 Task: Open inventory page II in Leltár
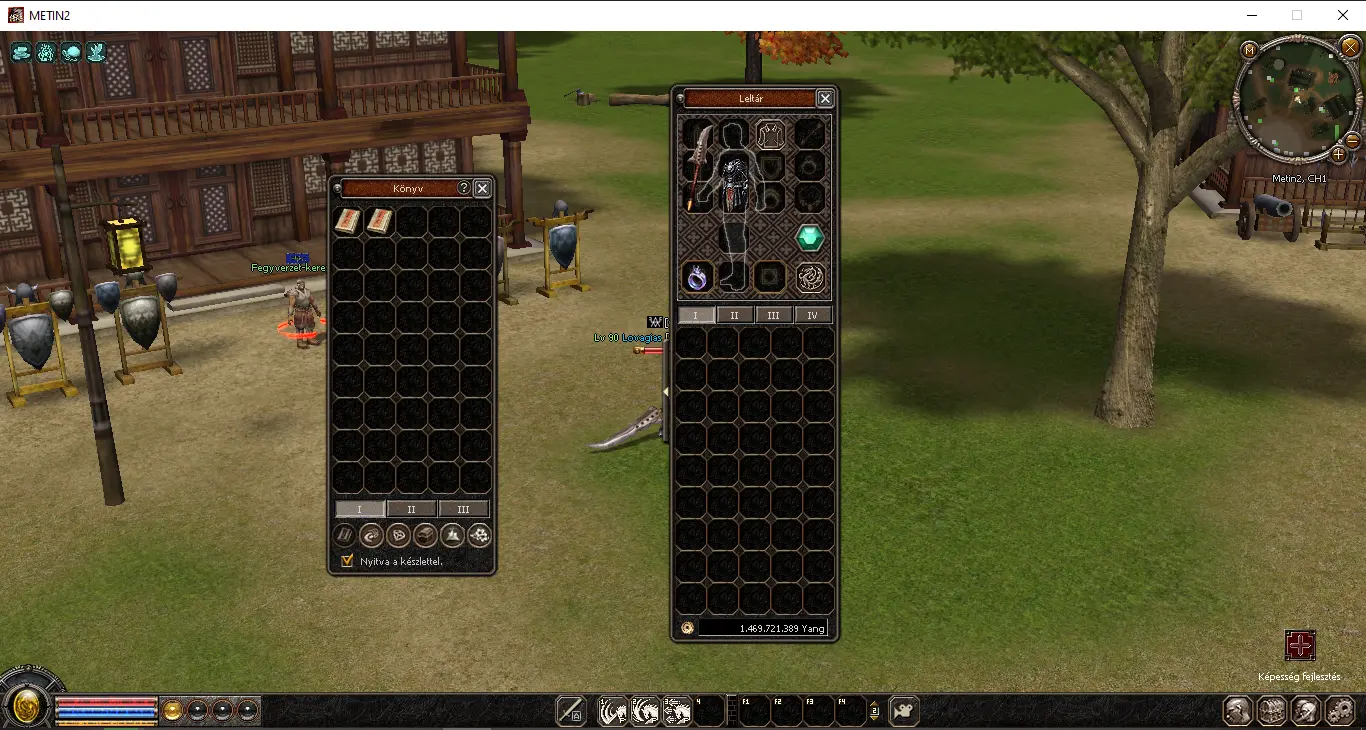coord(734,315)
